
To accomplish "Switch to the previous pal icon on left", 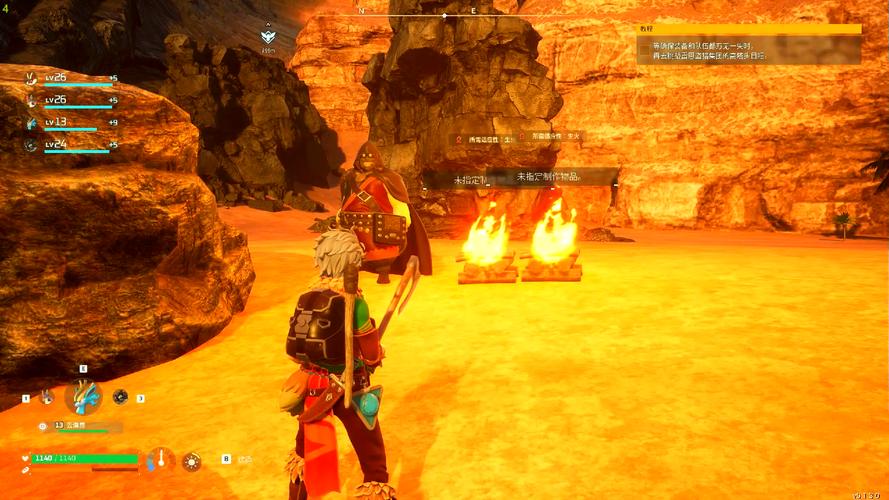I will [46, 397].
